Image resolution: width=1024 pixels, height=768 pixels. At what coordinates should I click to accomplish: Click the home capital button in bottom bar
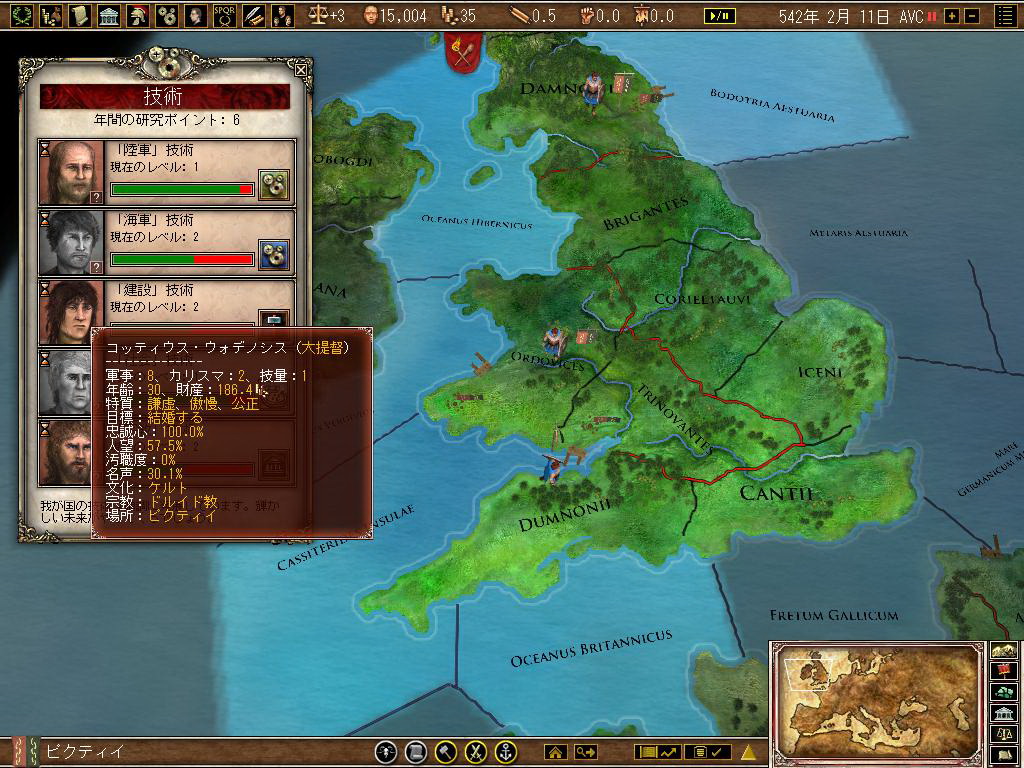(x=555, y=751)
